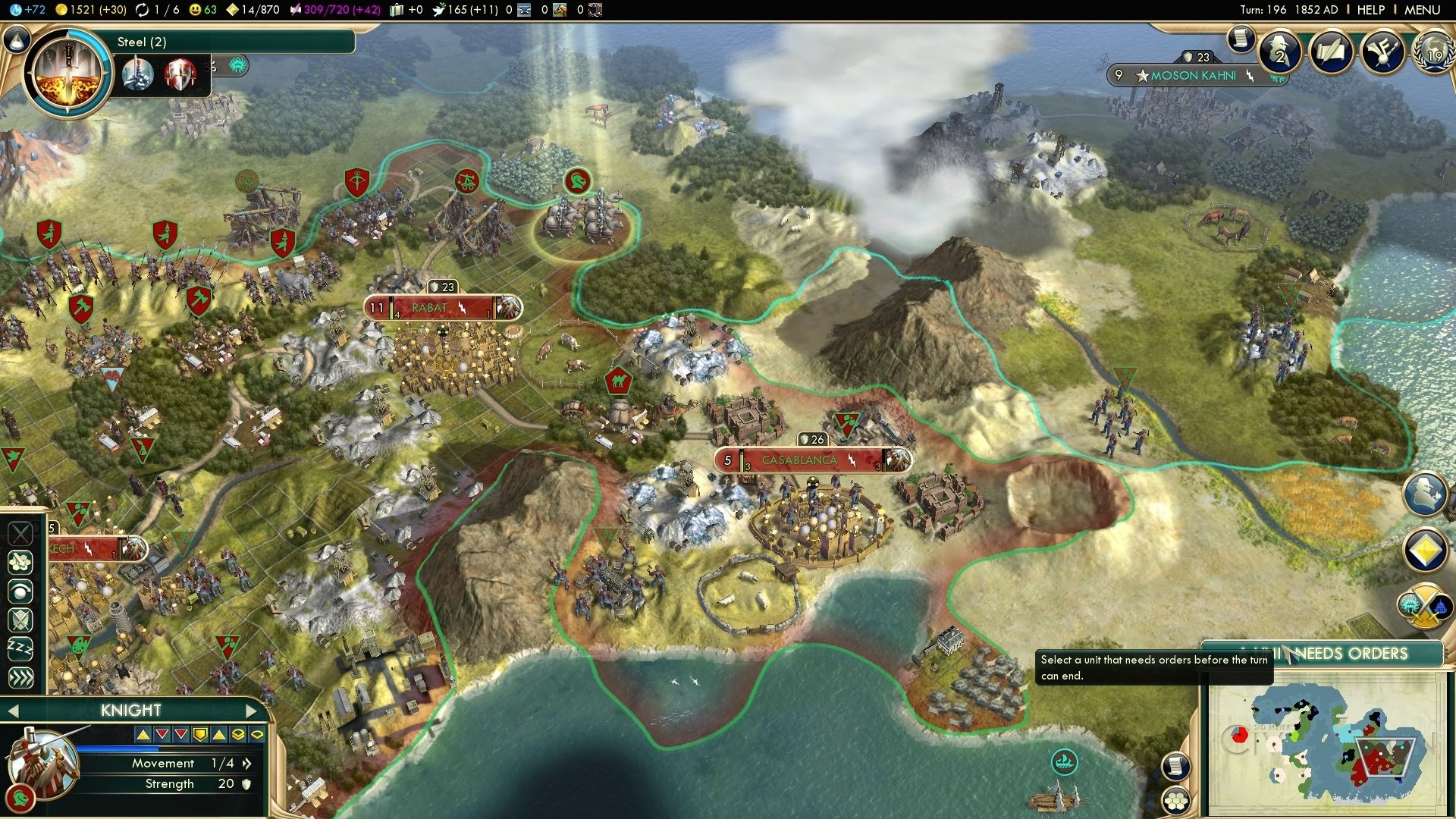Click the minimap to move the view

tap(1327, 747)
